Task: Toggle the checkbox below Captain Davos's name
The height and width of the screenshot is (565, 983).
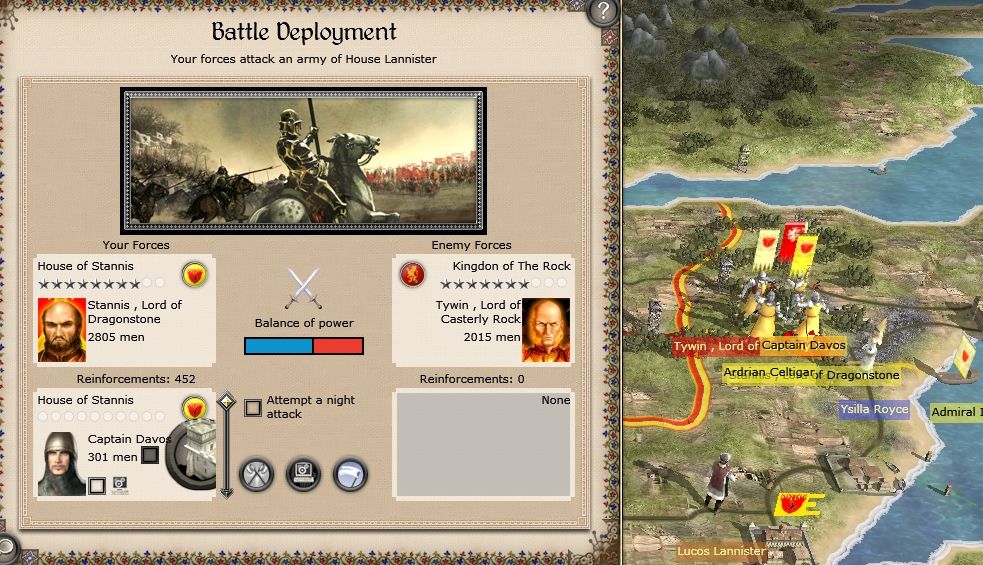Action: coord(96,486)
